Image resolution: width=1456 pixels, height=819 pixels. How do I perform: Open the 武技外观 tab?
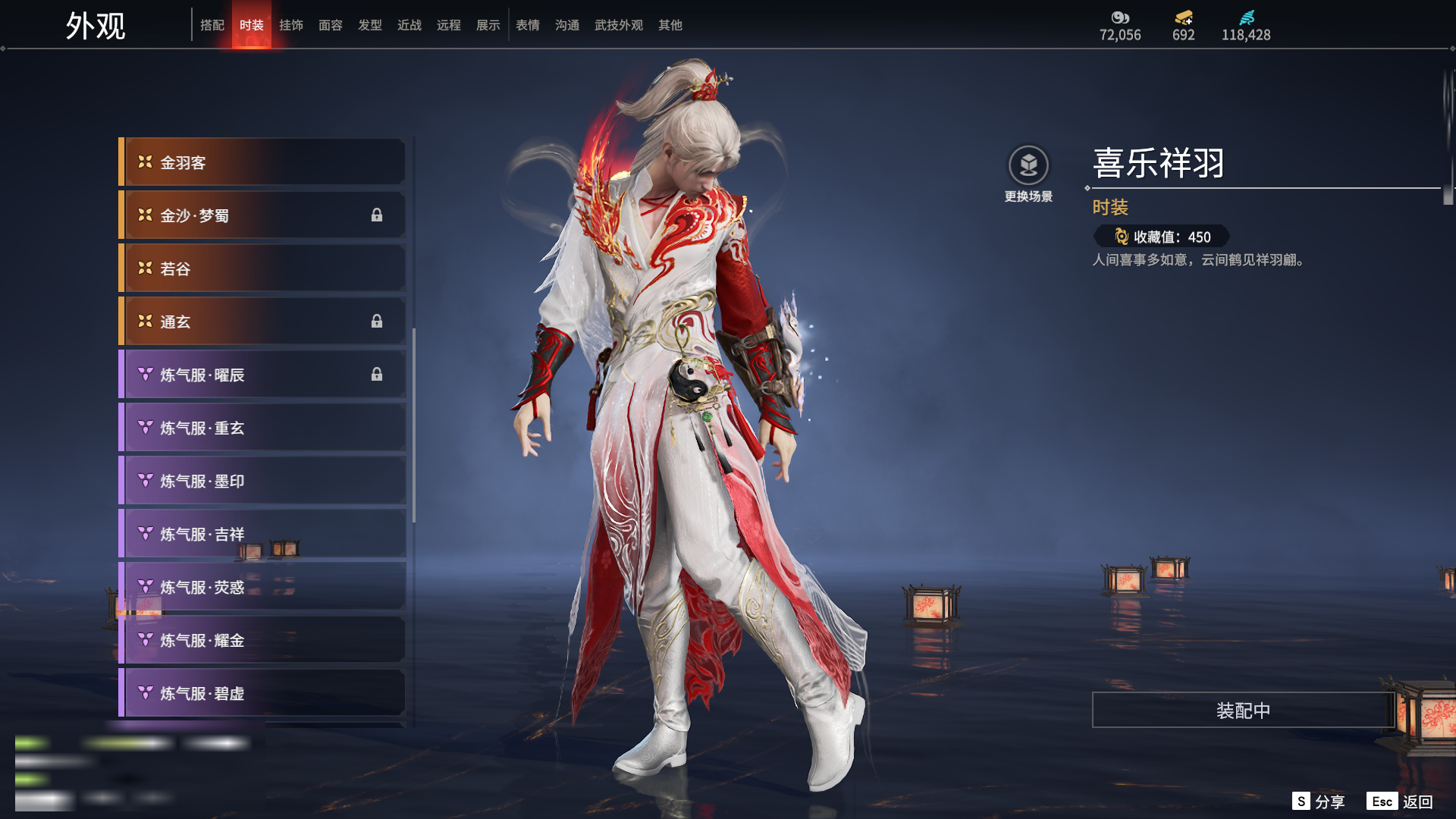click(x=619, y=25)
